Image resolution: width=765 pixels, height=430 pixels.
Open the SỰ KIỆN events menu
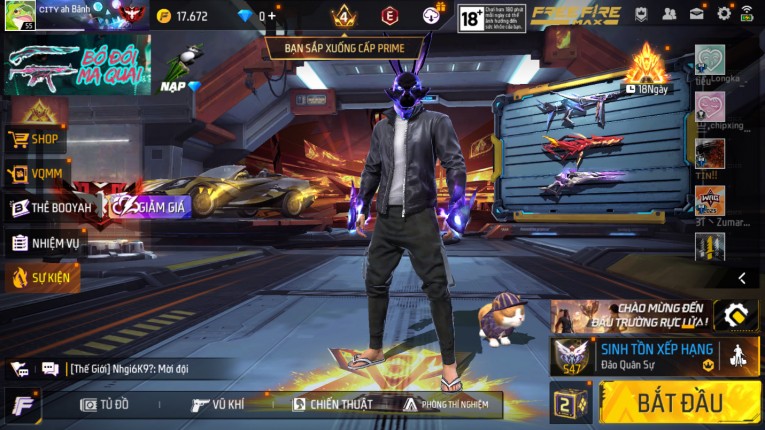[x=42, y=277]
